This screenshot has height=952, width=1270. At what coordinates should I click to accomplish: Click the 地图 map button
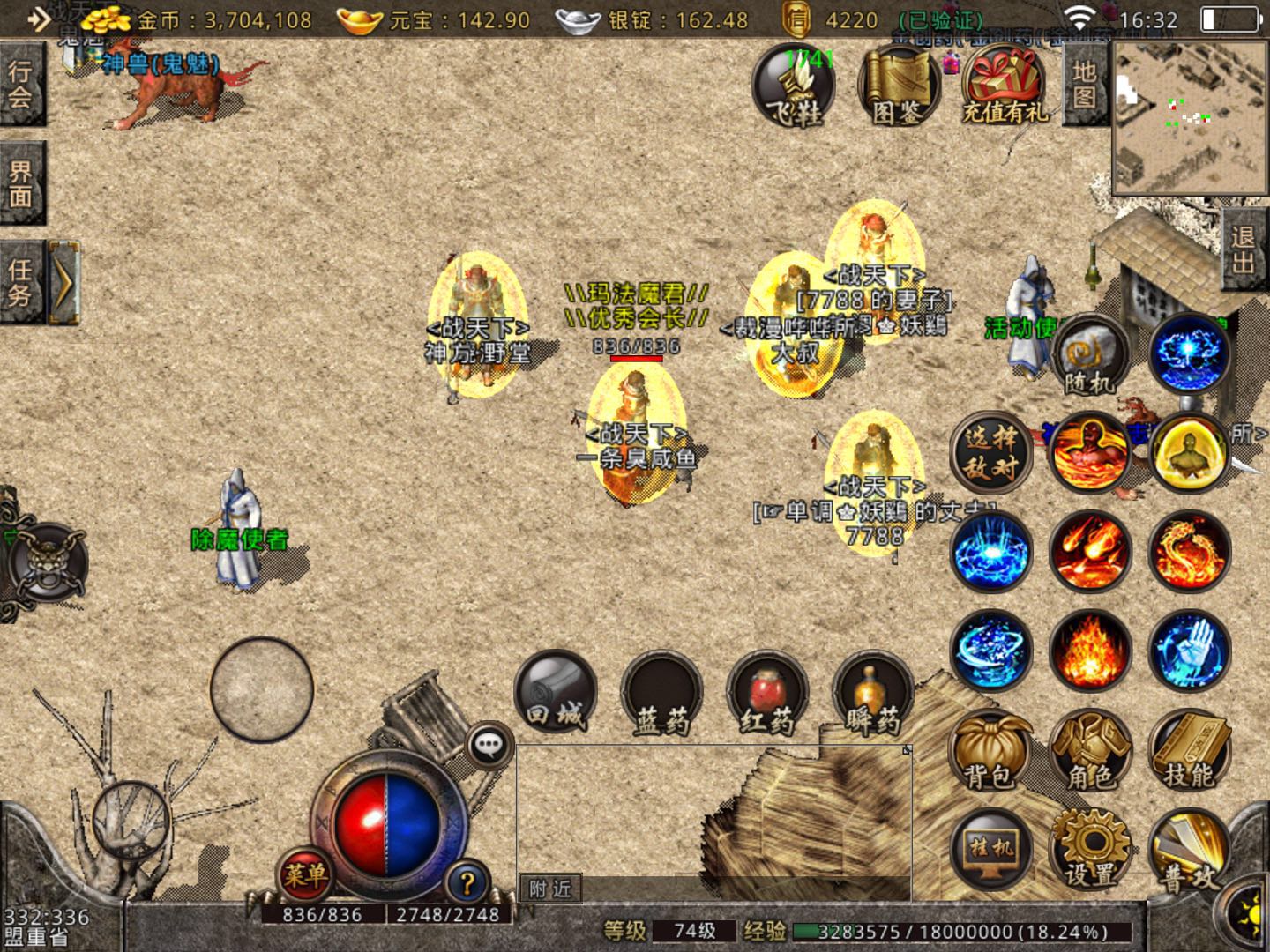click(1085, 85)
